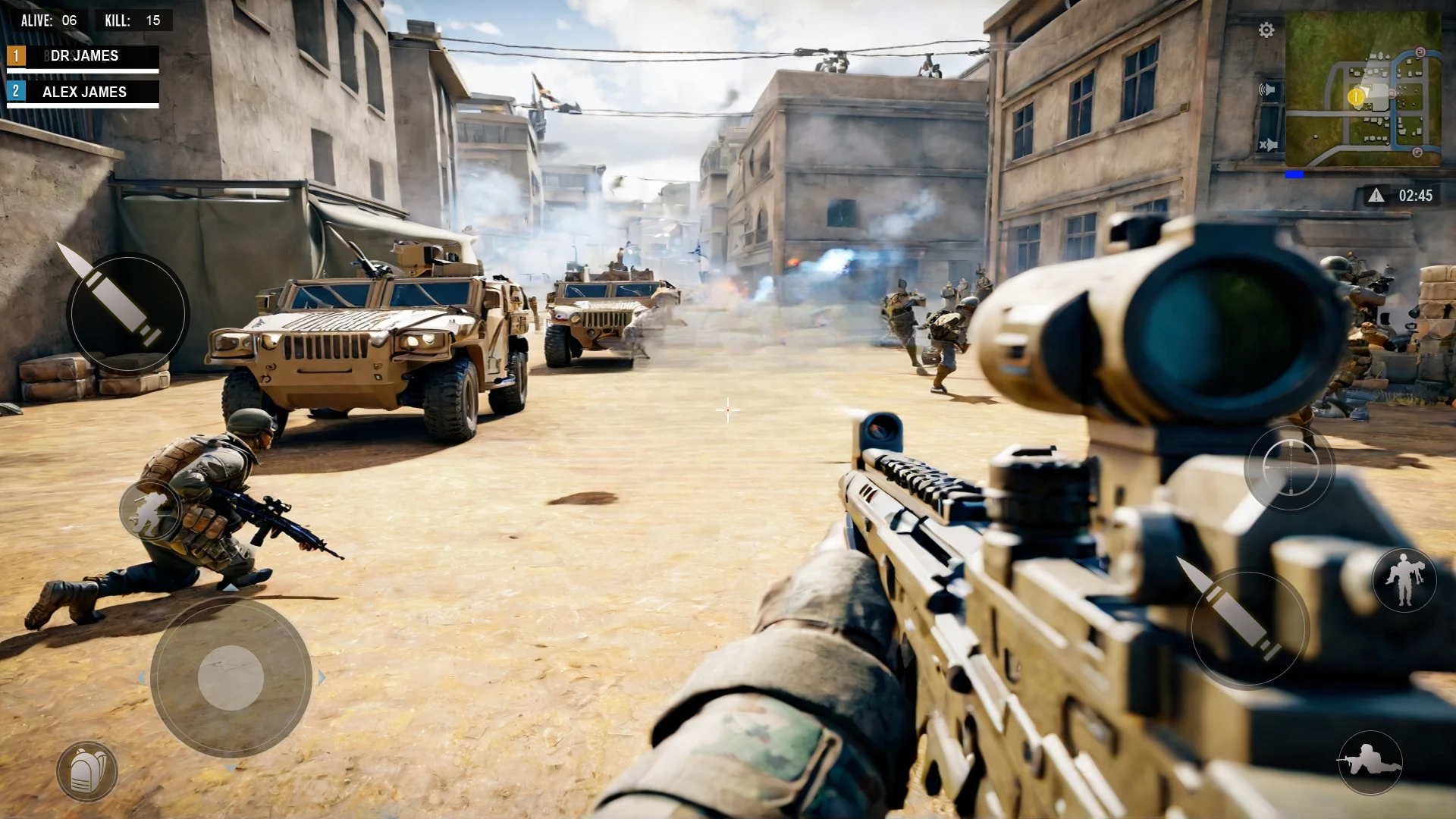Viewport: 1456px width, 819px height.
Task: Tap the yellow player marker on minimap
Action: 1357,98
